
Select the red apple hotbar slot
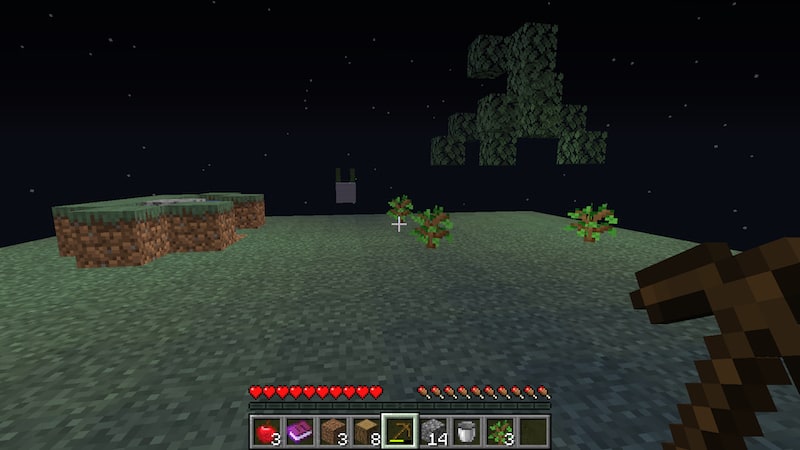266,432
